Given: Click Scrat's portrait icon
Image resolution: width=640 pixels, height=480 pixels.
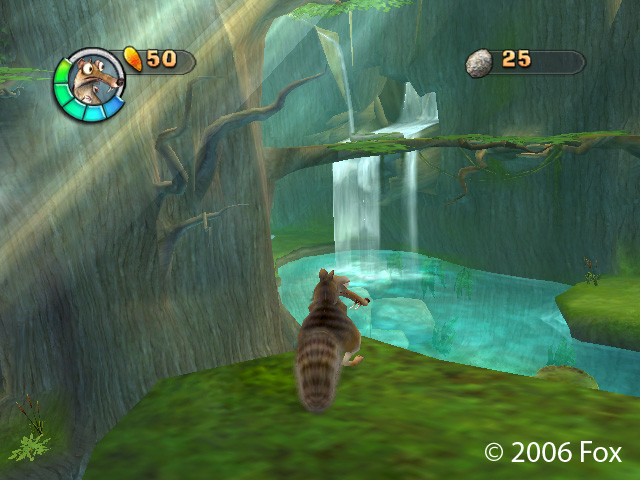Looking at the screenshot, I should point(89,85).
